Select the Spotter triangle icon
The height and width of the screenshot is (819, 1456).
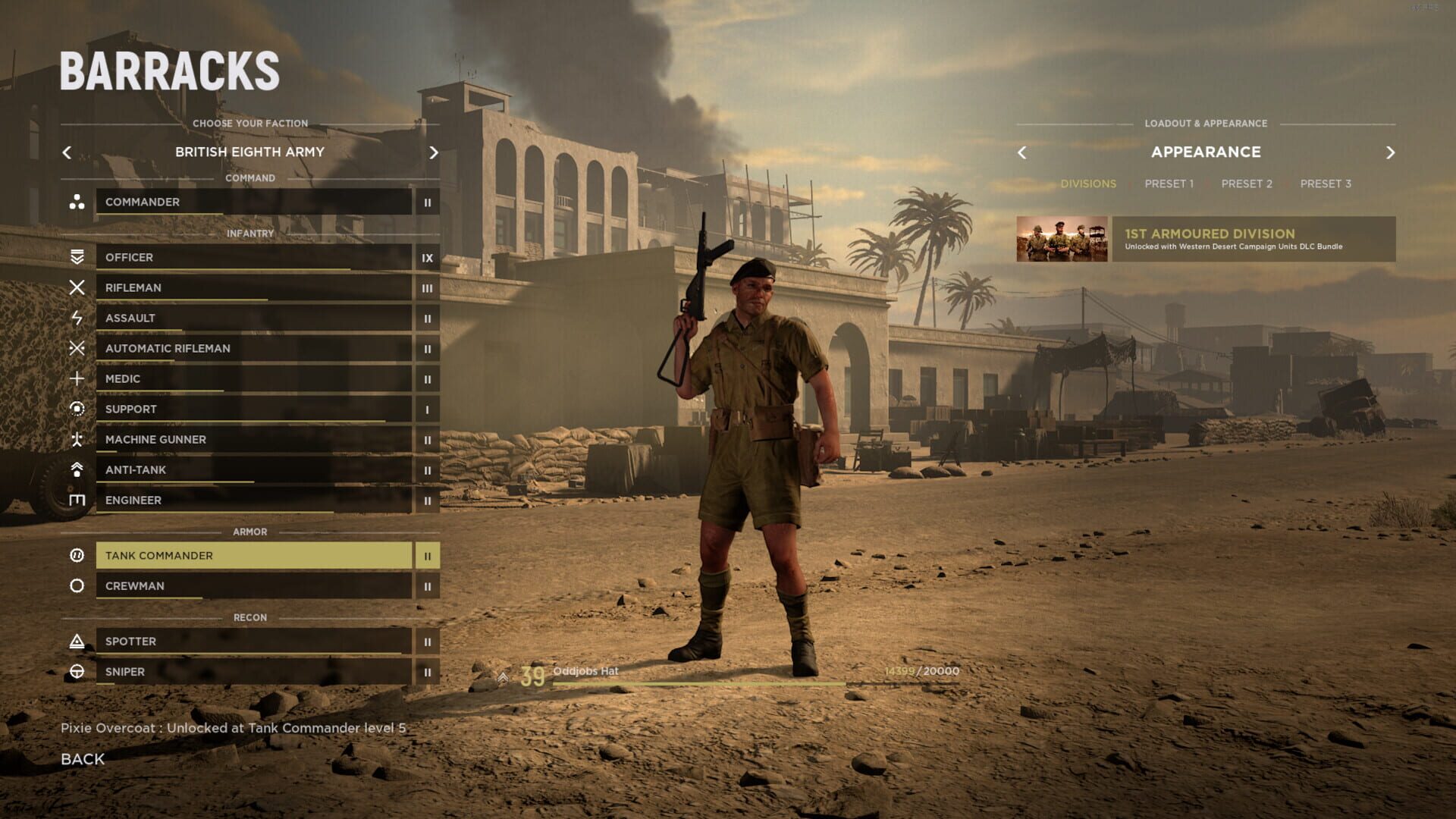(76, 641)
